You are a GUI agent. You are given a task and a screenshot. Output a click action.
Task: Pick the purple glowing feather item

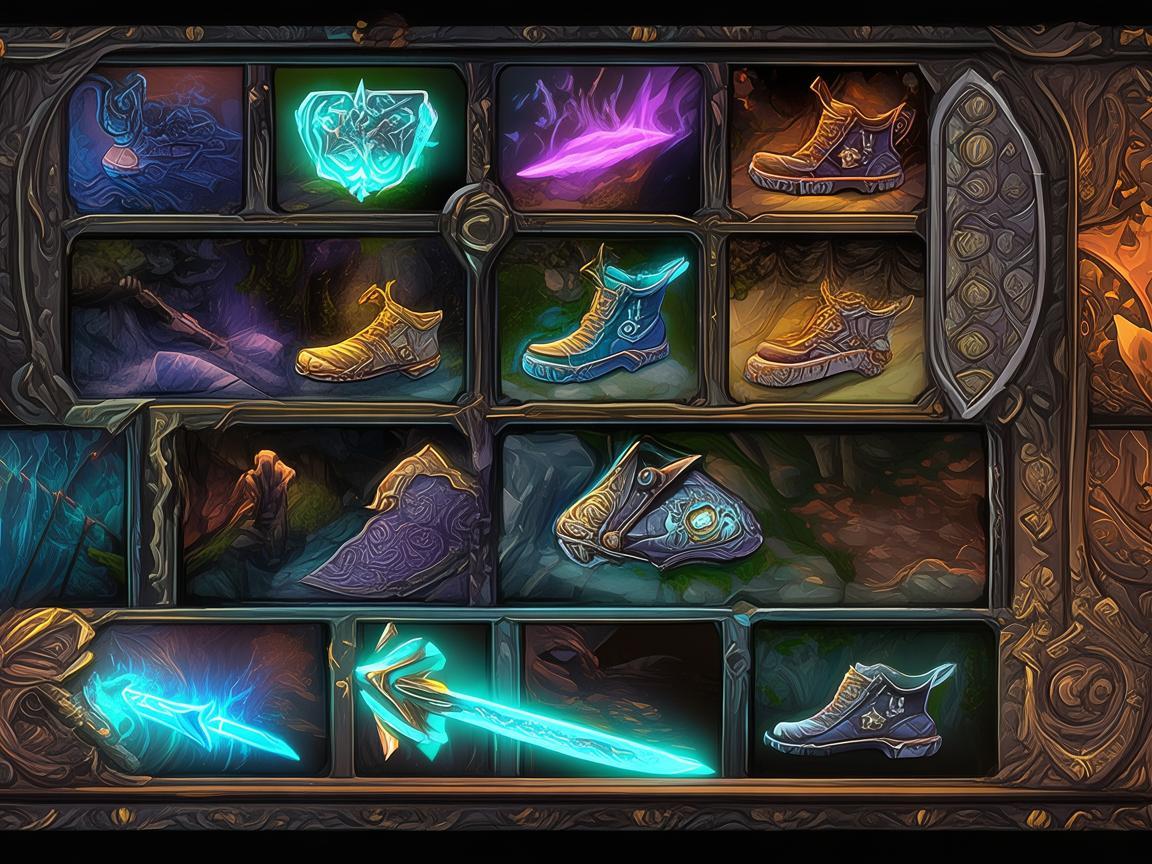tap(600, 140)
